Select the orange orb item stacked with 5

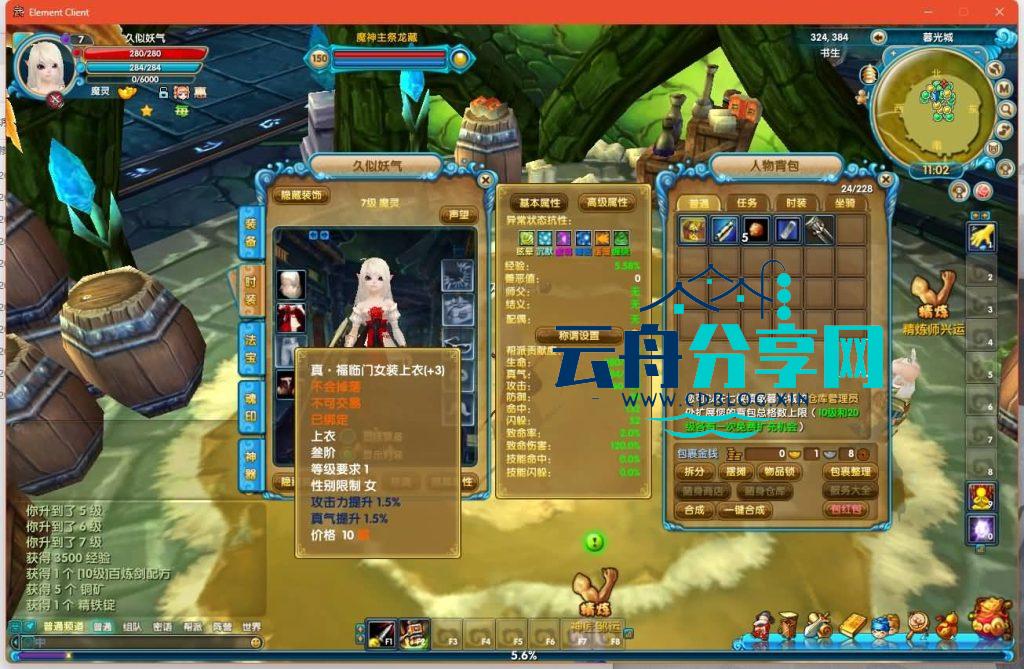click(x=755, y=230)
